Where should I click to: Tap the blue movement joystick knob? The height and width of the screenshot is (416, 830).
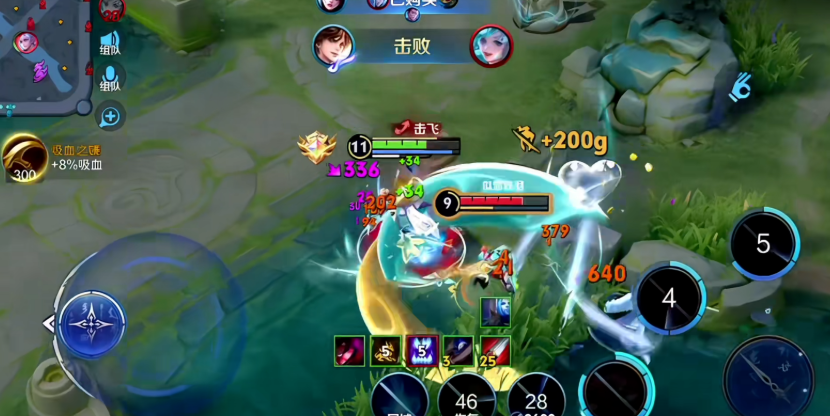(92, 323)
